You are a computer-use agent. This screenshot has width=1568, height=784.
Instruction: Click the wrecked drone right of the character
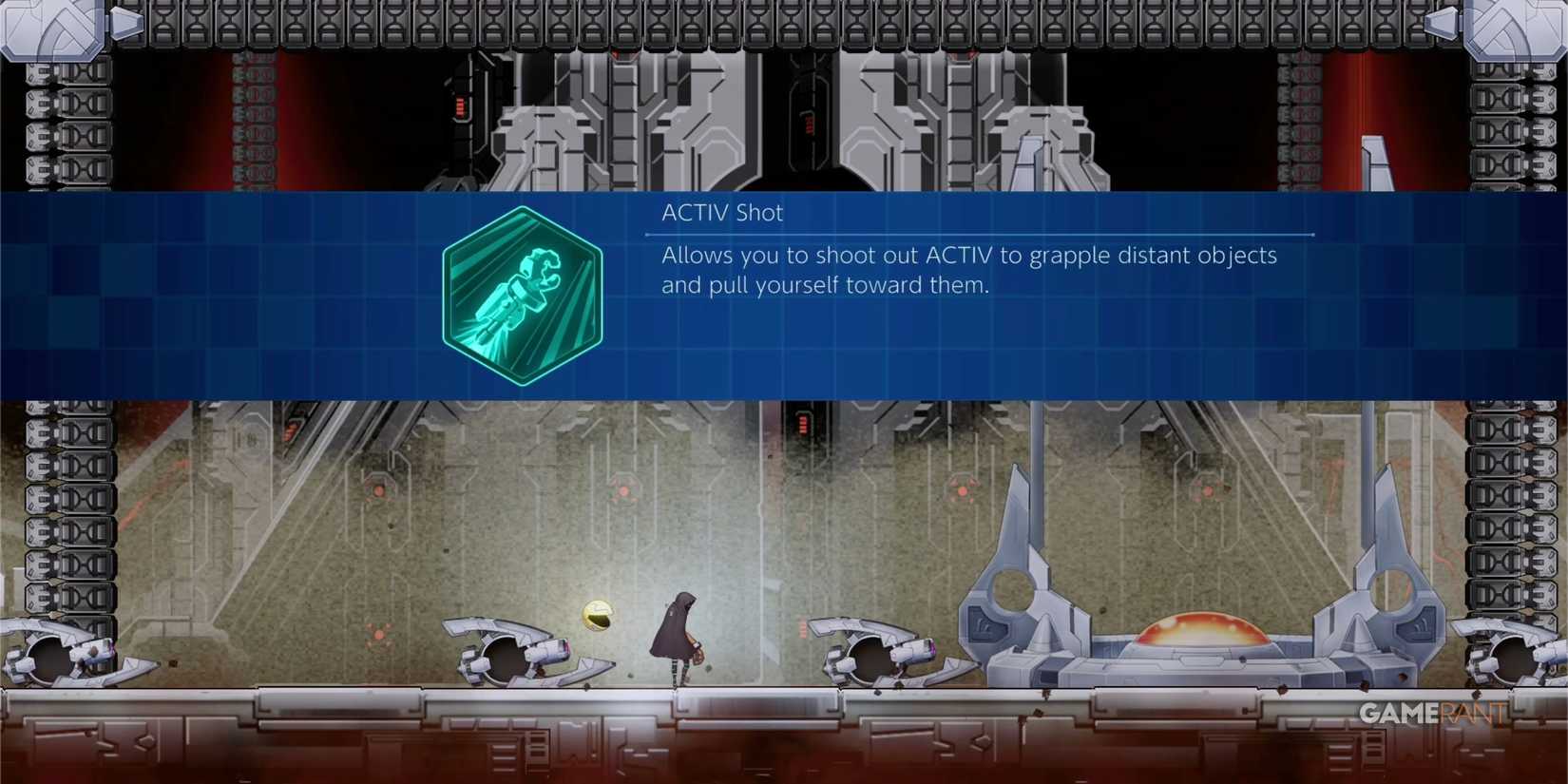[870, 651]
